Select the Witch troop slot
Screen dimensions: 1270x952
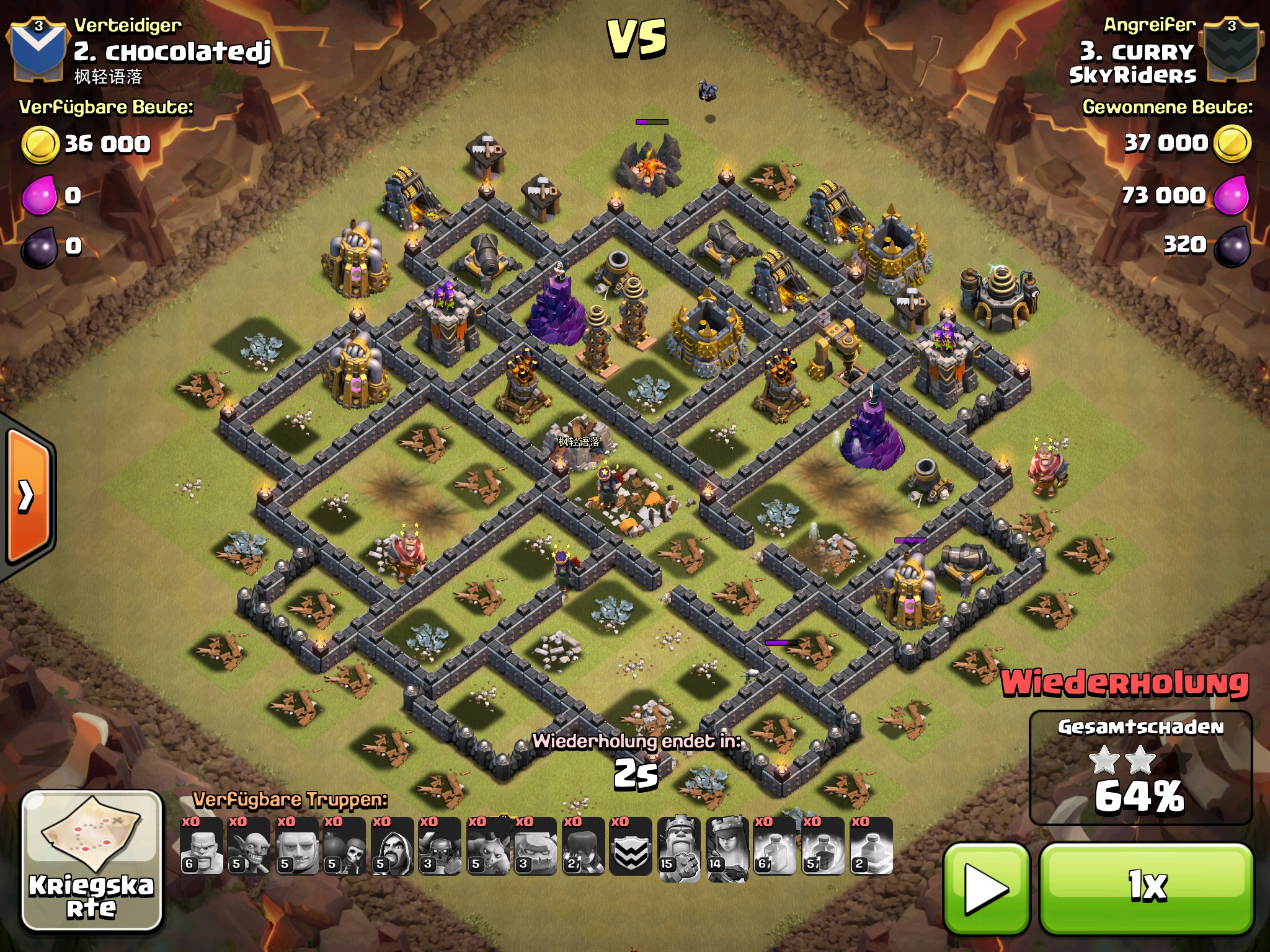pos(583,845)
